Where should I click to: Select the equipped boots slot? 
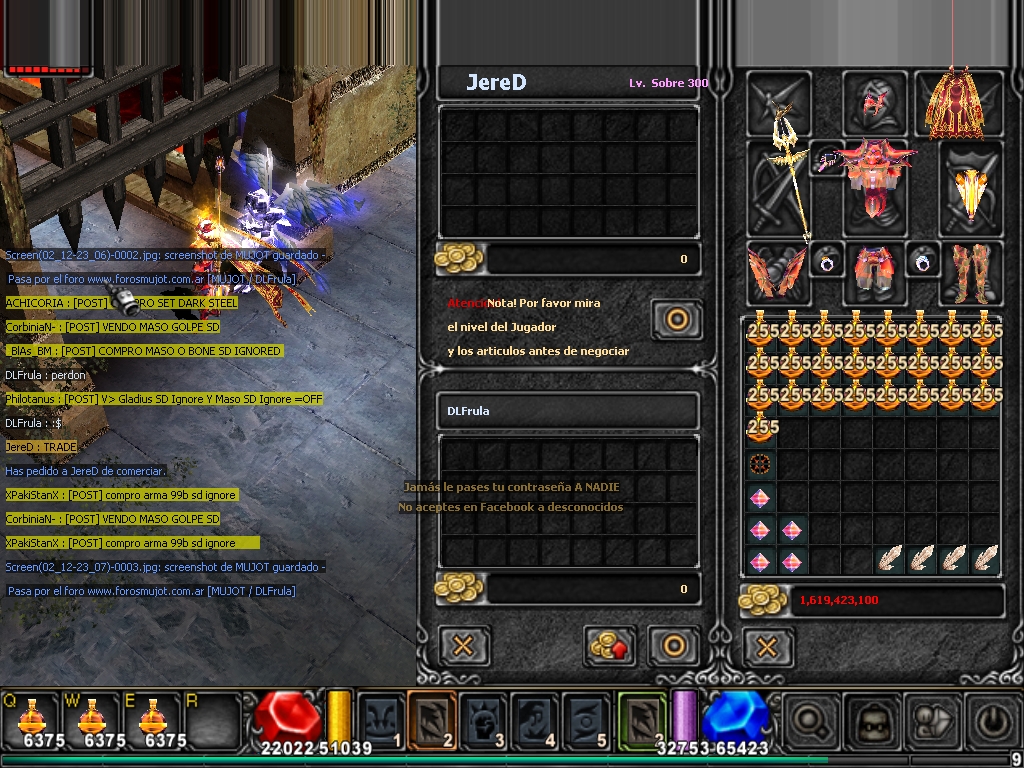tap(970, 271)
